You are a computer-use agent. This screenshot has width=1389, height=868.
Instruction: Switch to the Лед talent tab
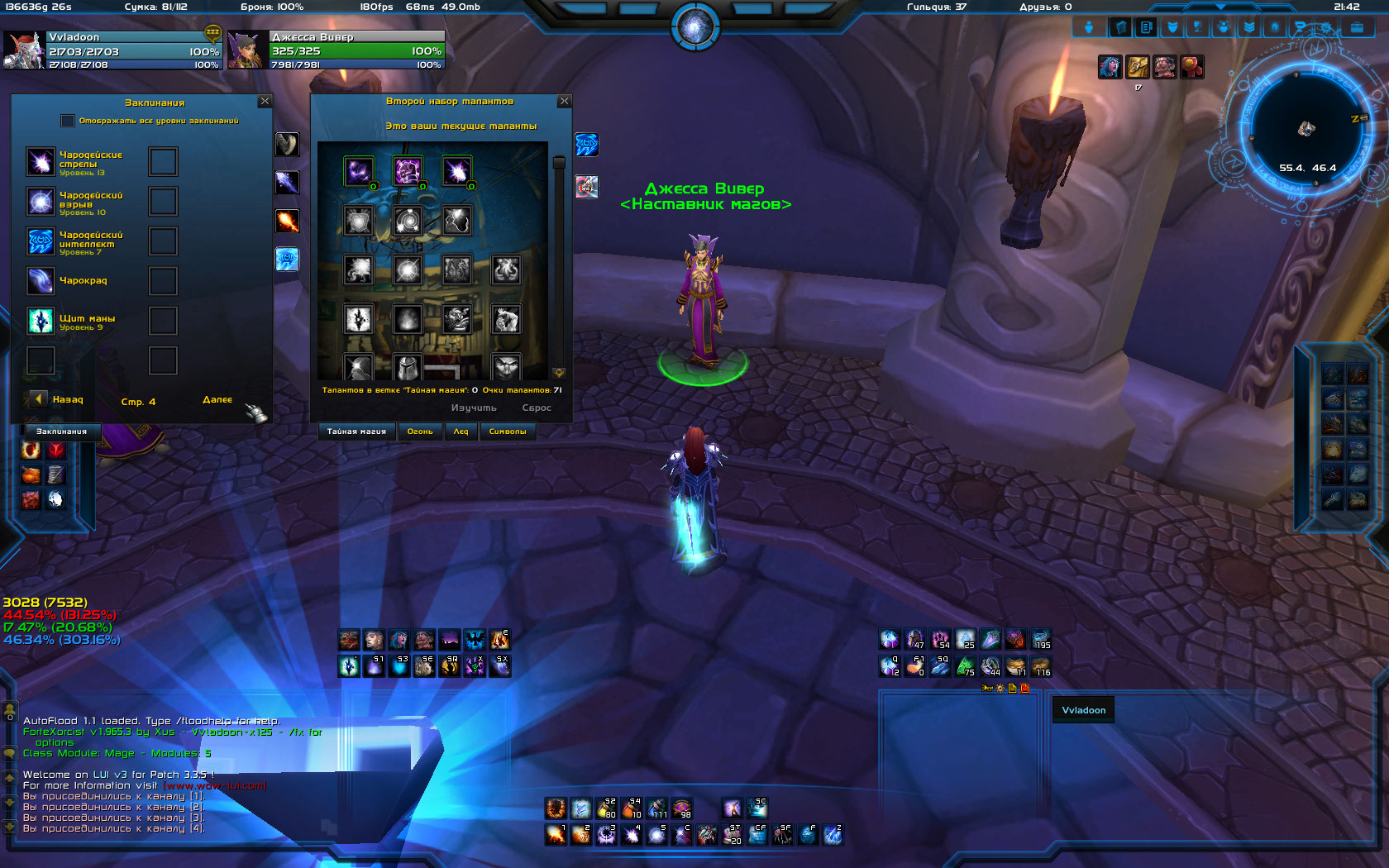pos(461,432)
